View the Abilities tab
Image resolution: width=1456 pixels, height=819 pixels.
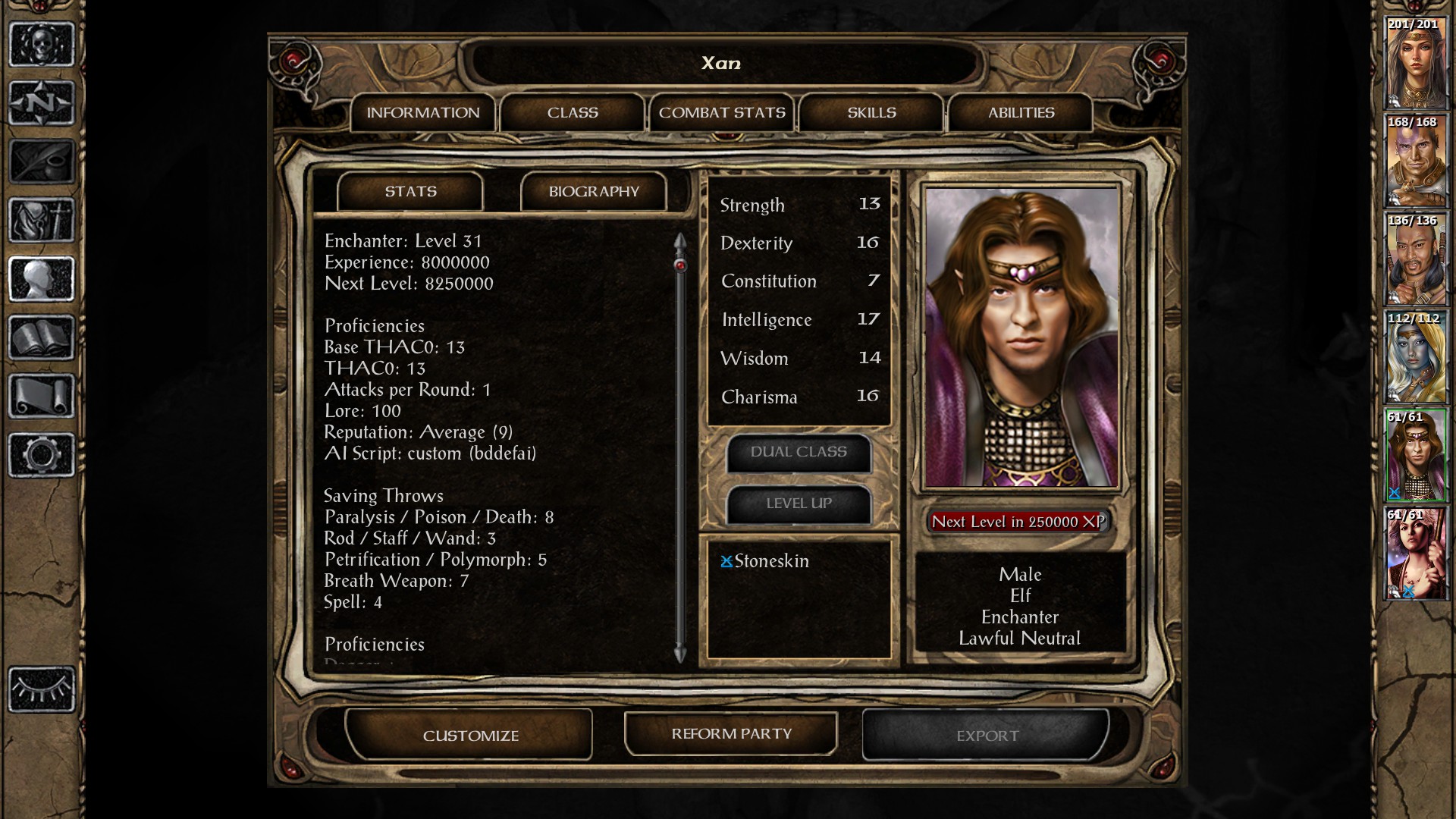1020,112
